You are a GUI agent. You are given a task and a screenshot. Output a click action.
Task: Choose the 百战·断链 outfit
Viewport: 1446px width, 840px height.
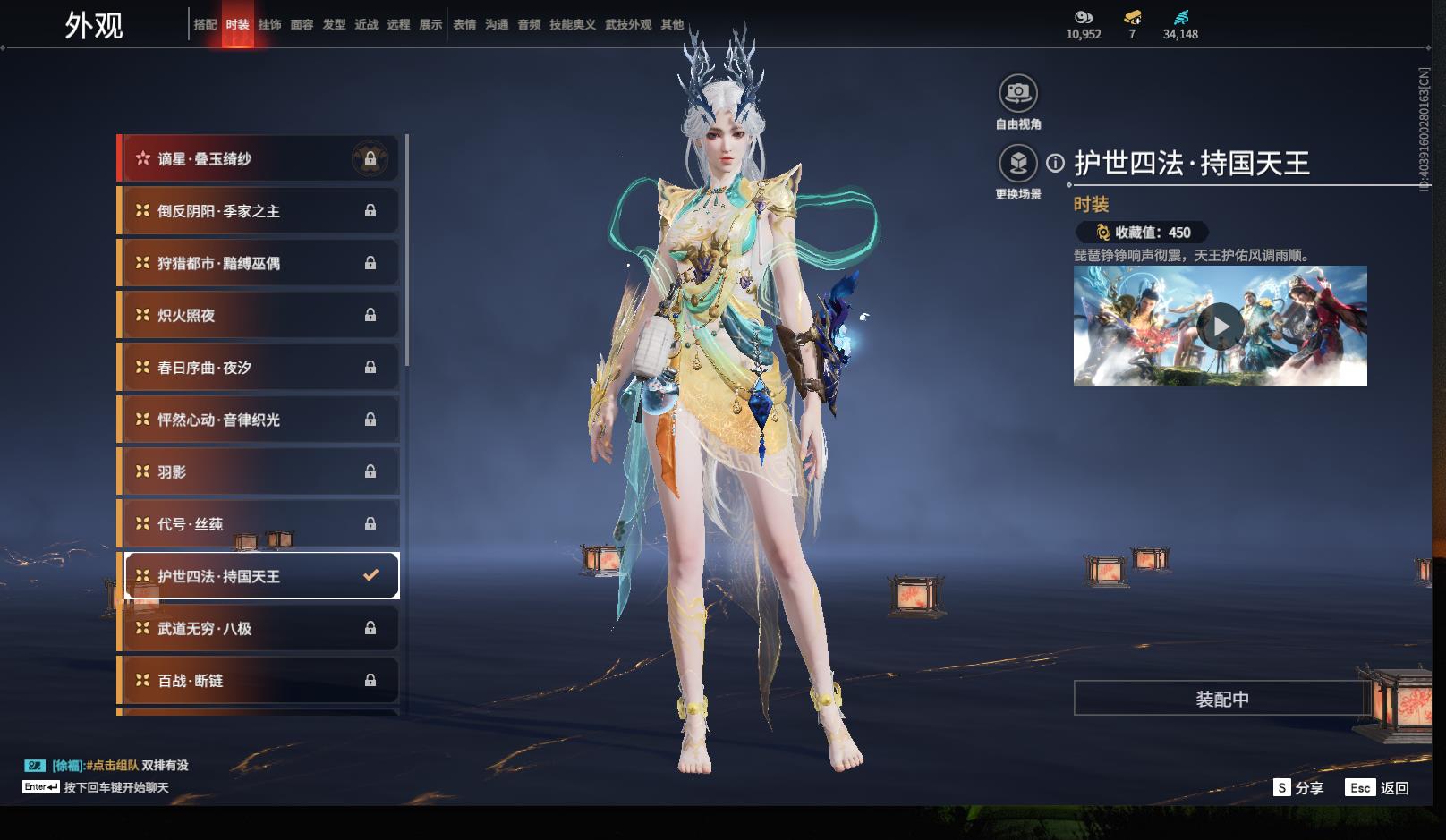coord(259,681)
